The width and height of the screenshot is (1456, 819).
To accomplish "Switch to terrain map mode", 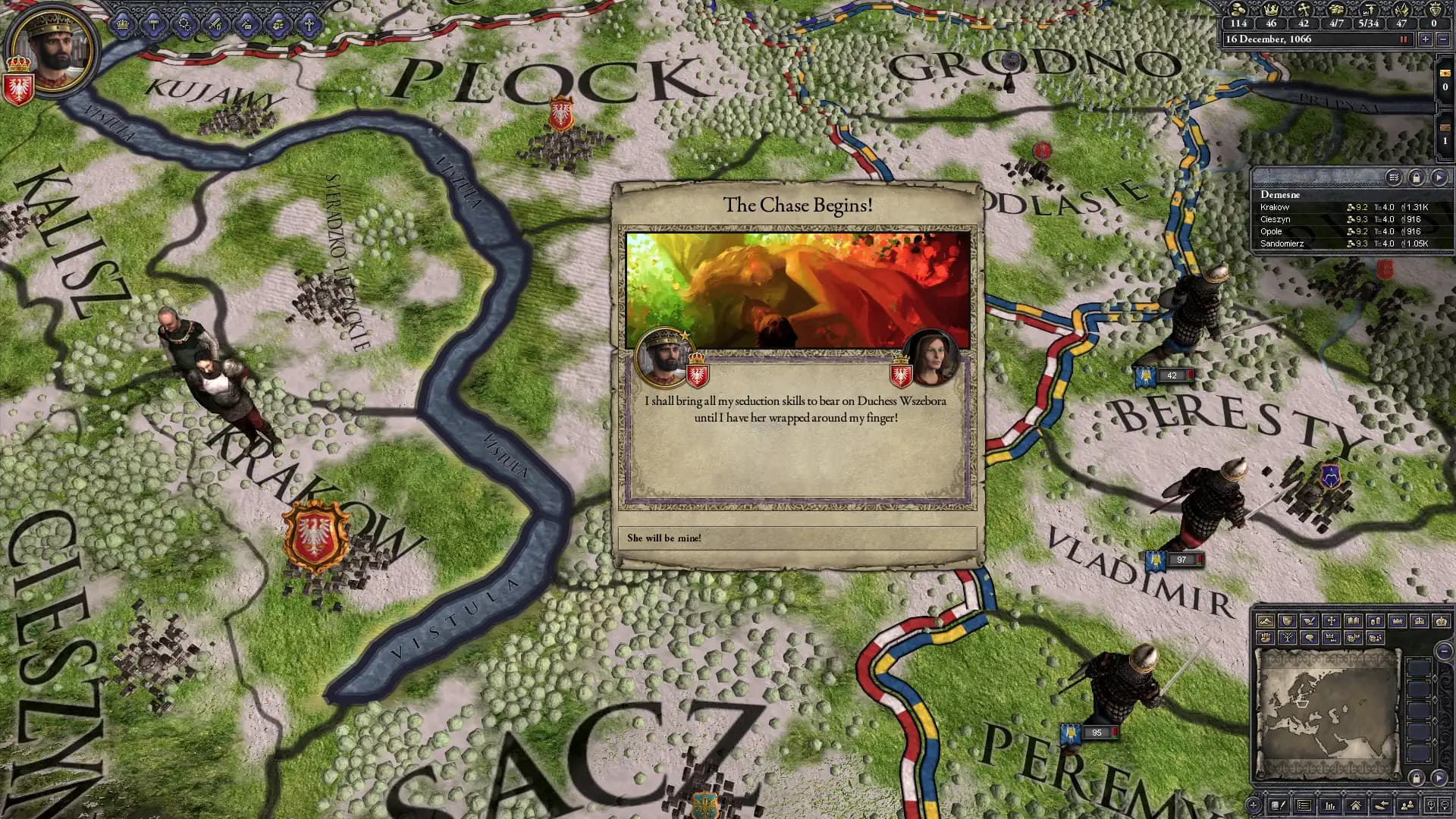I will 1266,622.
